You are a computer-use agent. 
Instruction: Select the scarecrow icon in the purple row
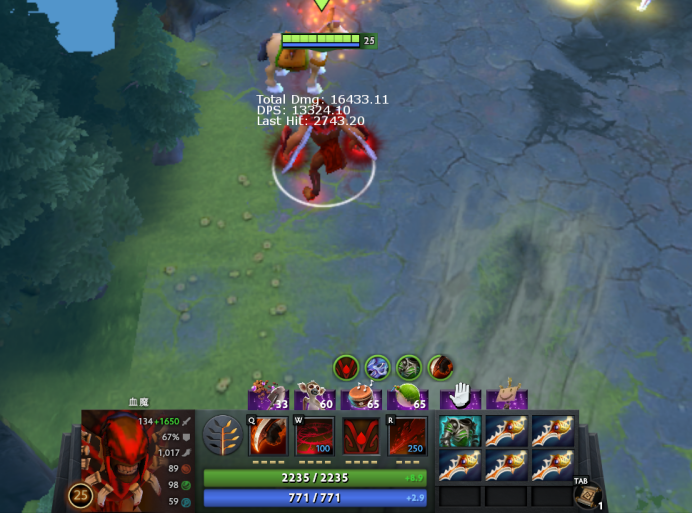[507, 397]
